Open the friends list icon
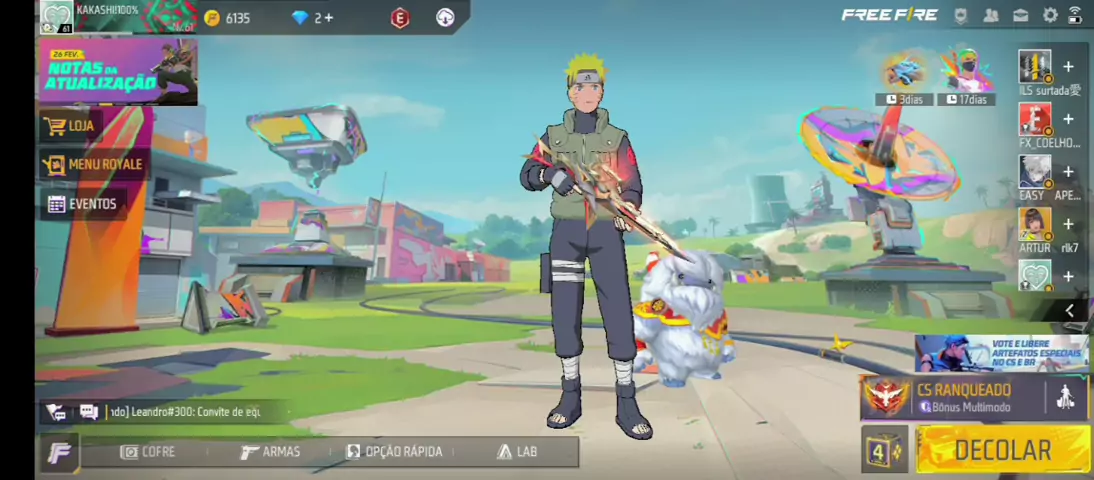 pyautogui.click(x=991, y=15)
